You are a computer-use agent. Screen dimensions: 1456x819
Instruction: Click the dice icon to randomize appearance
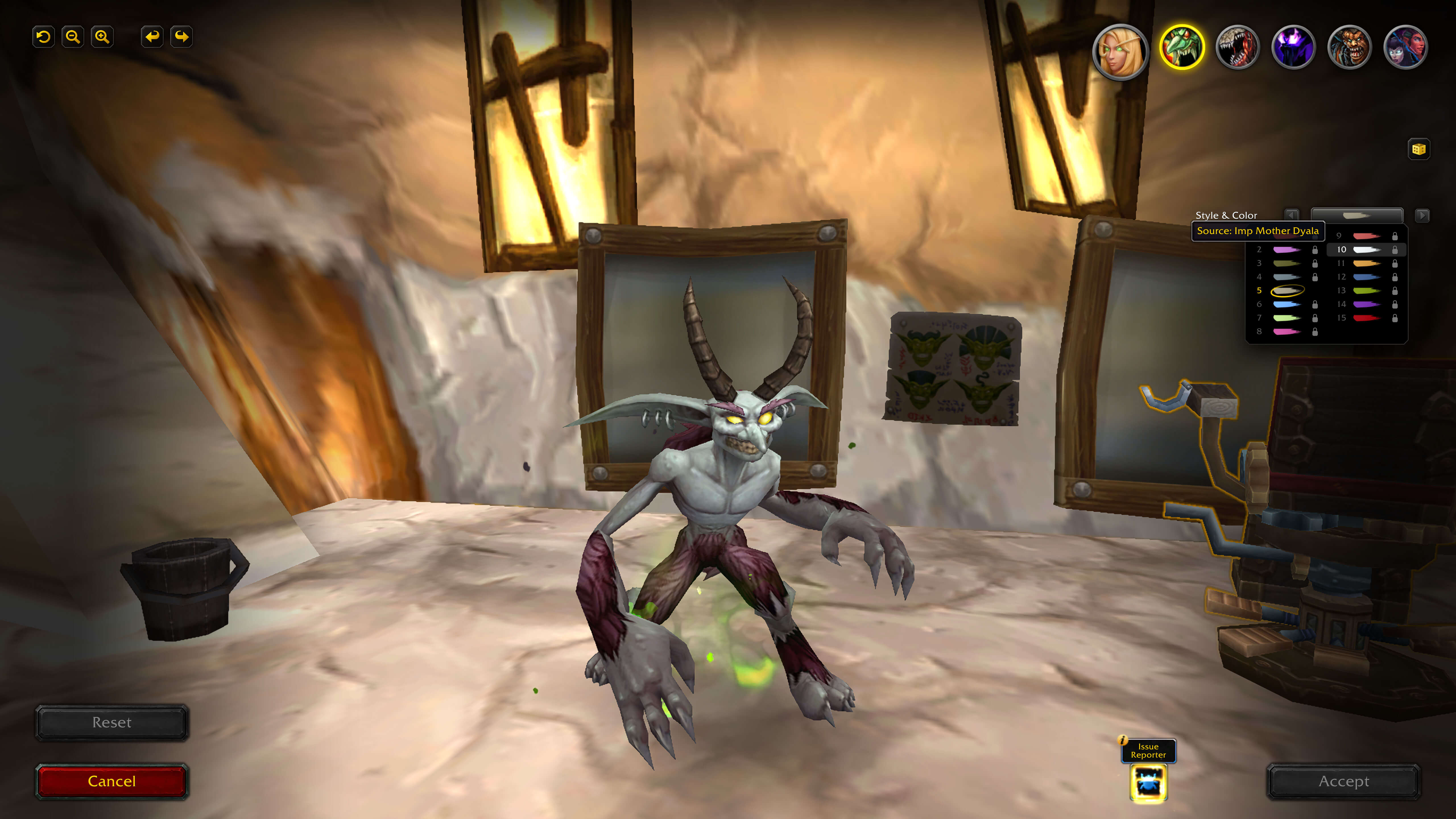coord(1420,149)
